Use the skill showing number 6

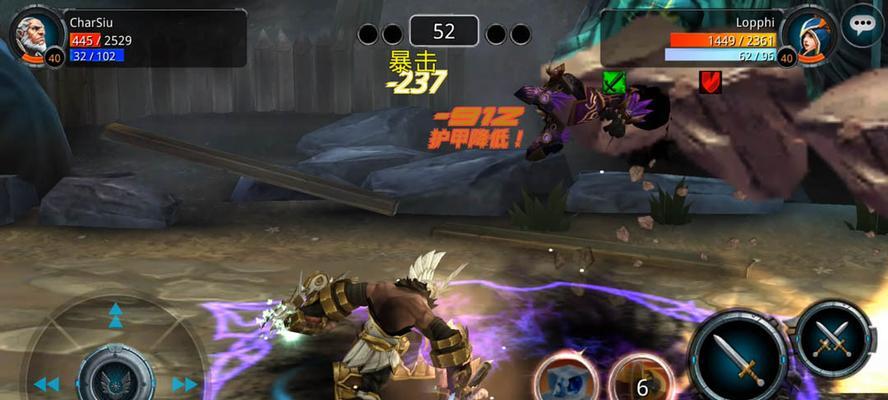pyautogui.click(x=640, y=381)
